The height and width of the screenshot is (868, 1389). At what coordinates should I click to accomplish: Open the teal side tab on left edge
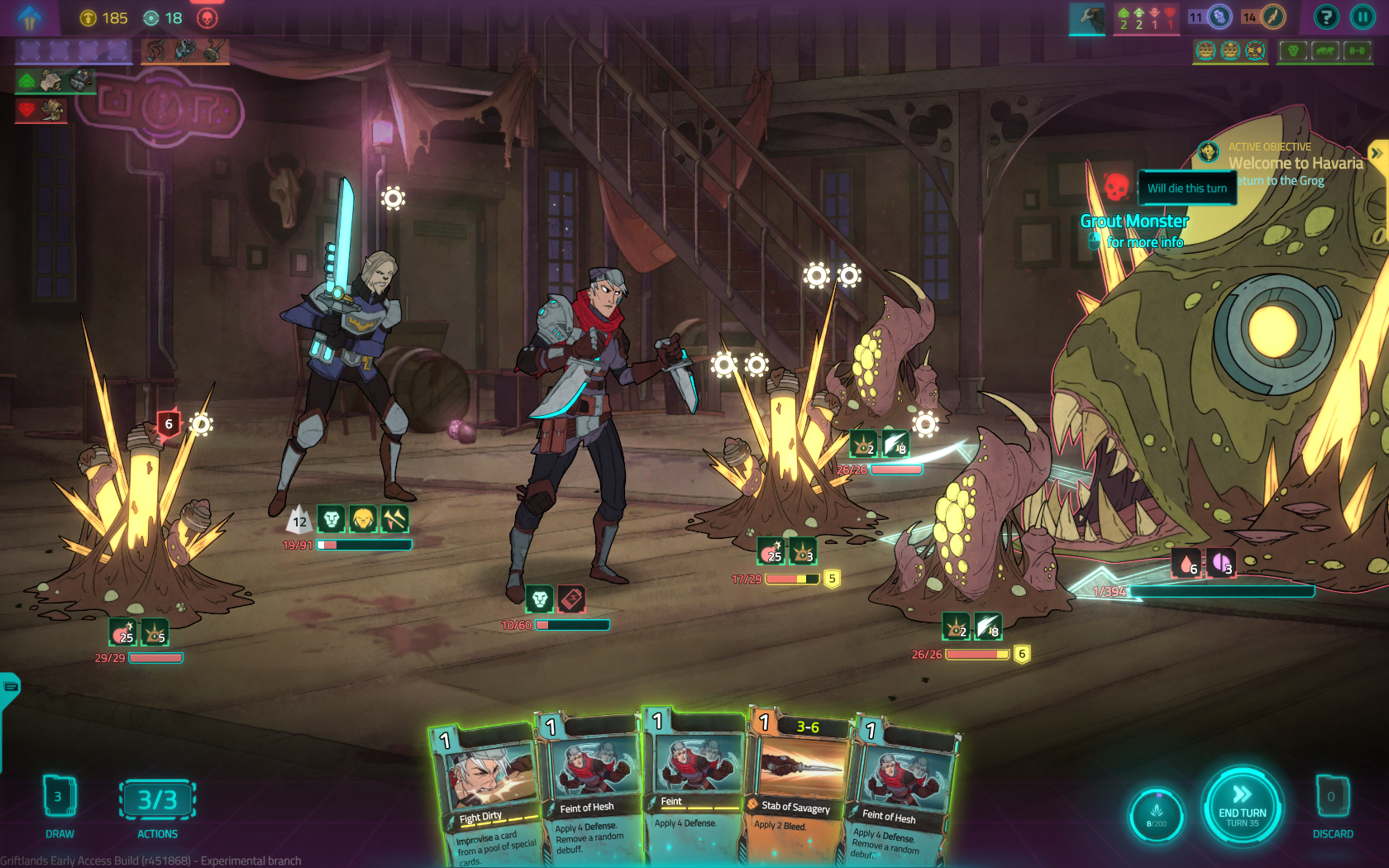[10, 688]
